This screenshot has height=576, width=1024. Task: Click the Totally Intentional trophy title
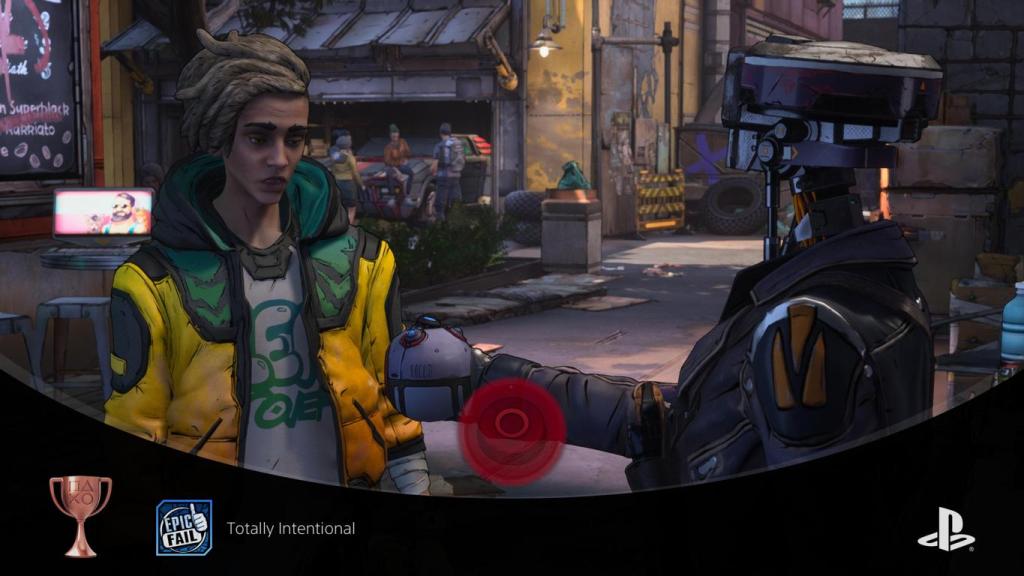(290, 528)
